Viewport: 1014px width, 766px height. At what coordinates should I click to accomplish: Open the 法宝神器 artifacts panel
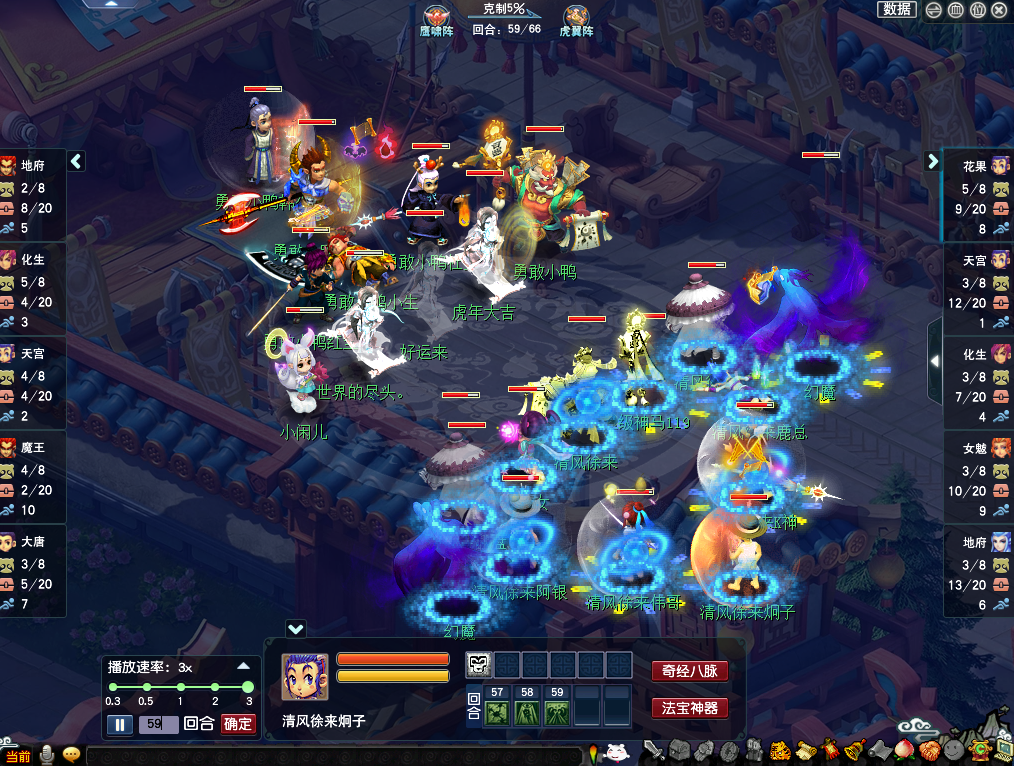[689, 708]
